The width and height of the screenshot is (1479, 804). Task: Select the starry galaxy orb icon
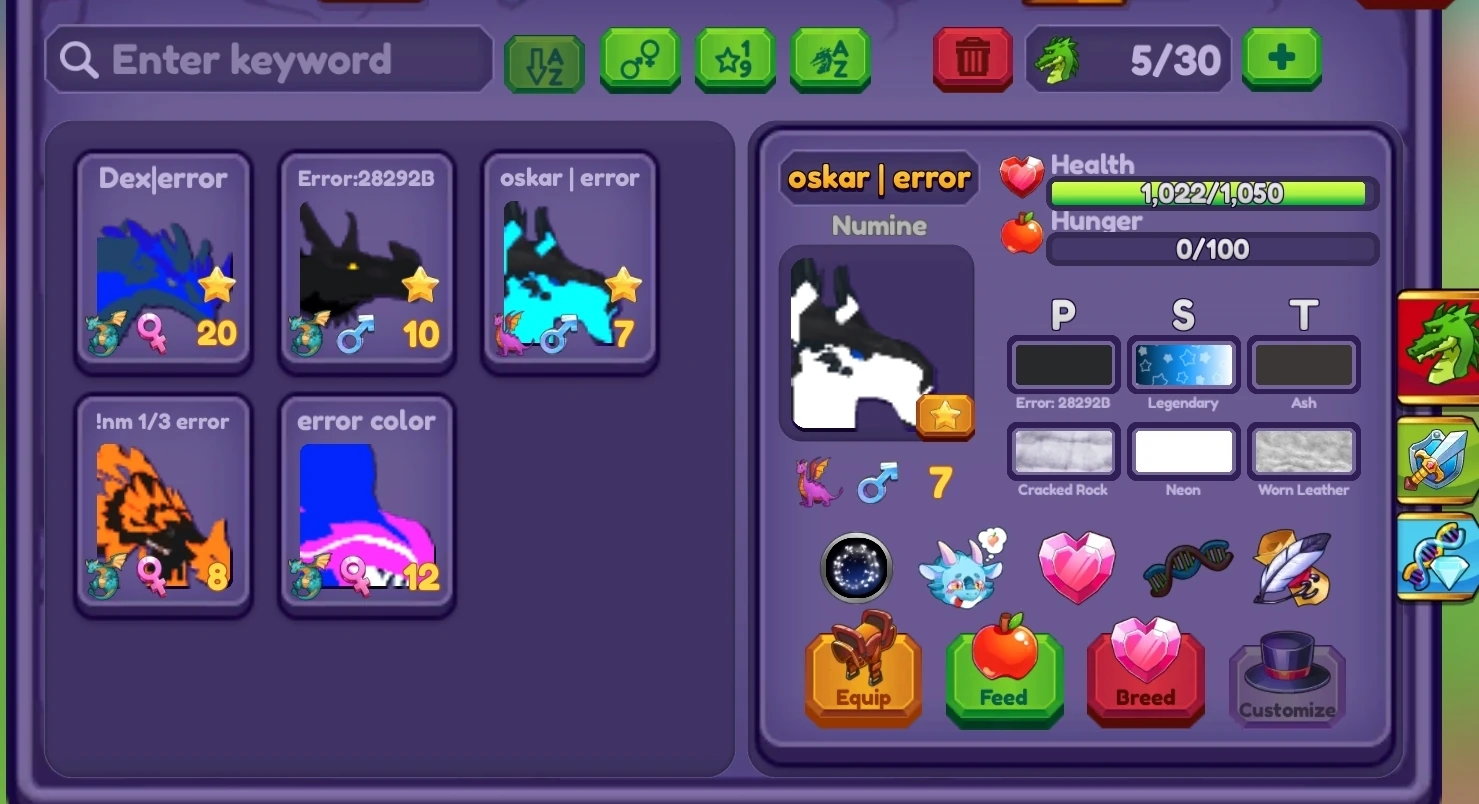tap(856, 568)
